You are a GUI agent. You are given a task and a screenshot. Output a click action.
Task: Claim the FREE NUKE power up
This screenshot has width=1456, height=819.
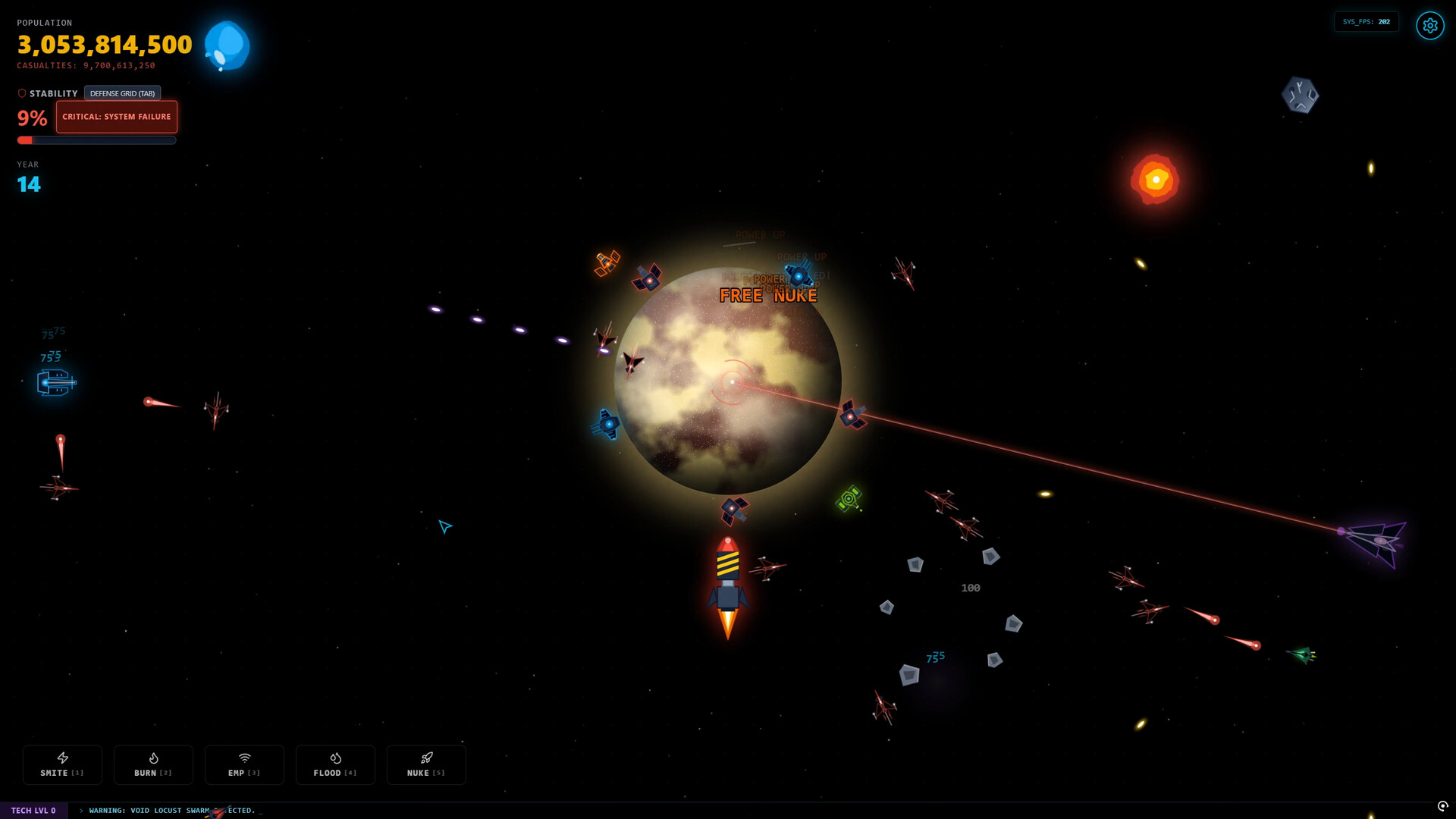coord(767,295)
